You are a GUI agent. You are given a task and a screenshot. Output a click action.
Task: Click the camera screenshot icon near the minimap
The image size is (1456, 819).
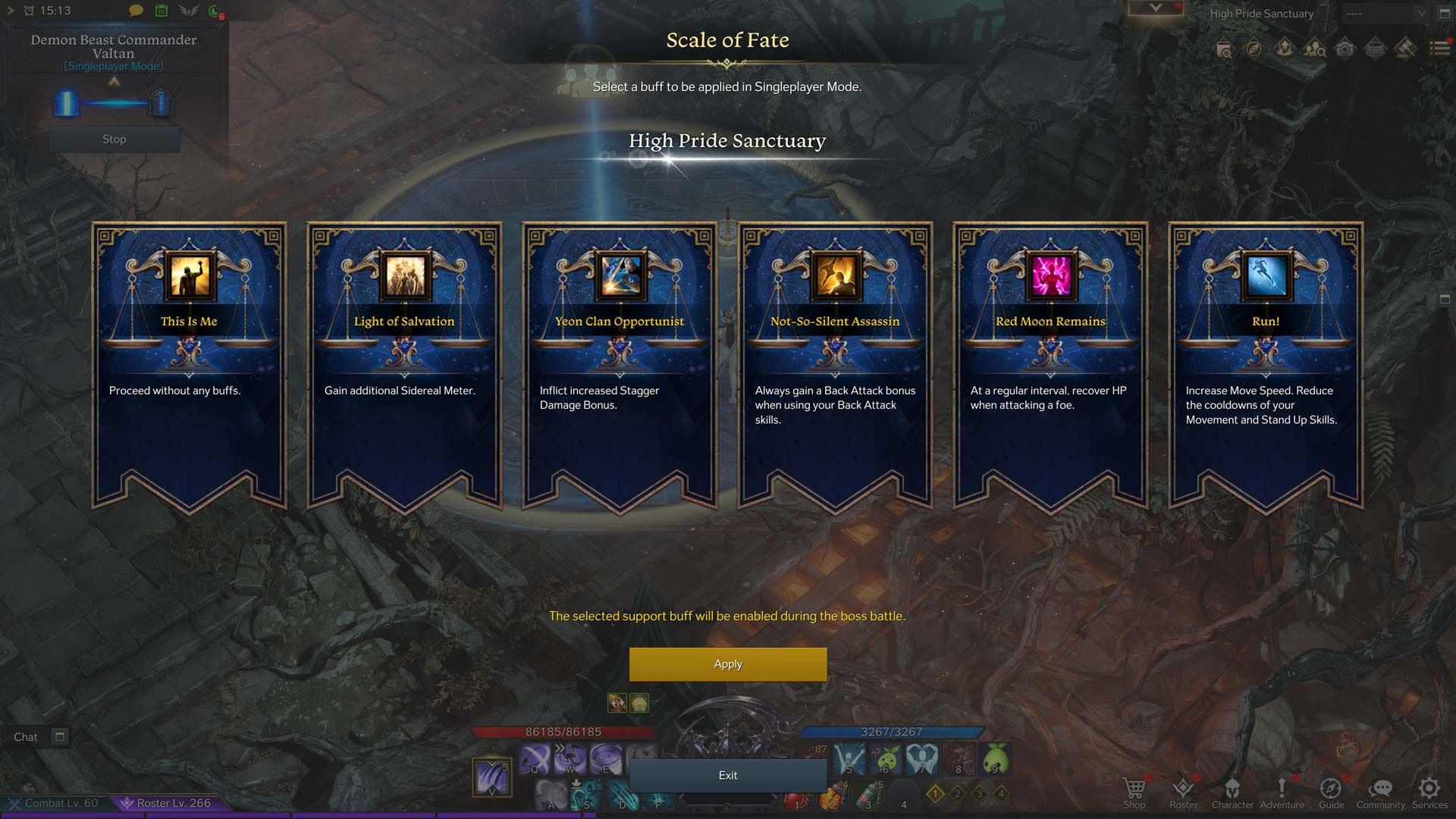pyautogui.click(x=1345, y=48)
